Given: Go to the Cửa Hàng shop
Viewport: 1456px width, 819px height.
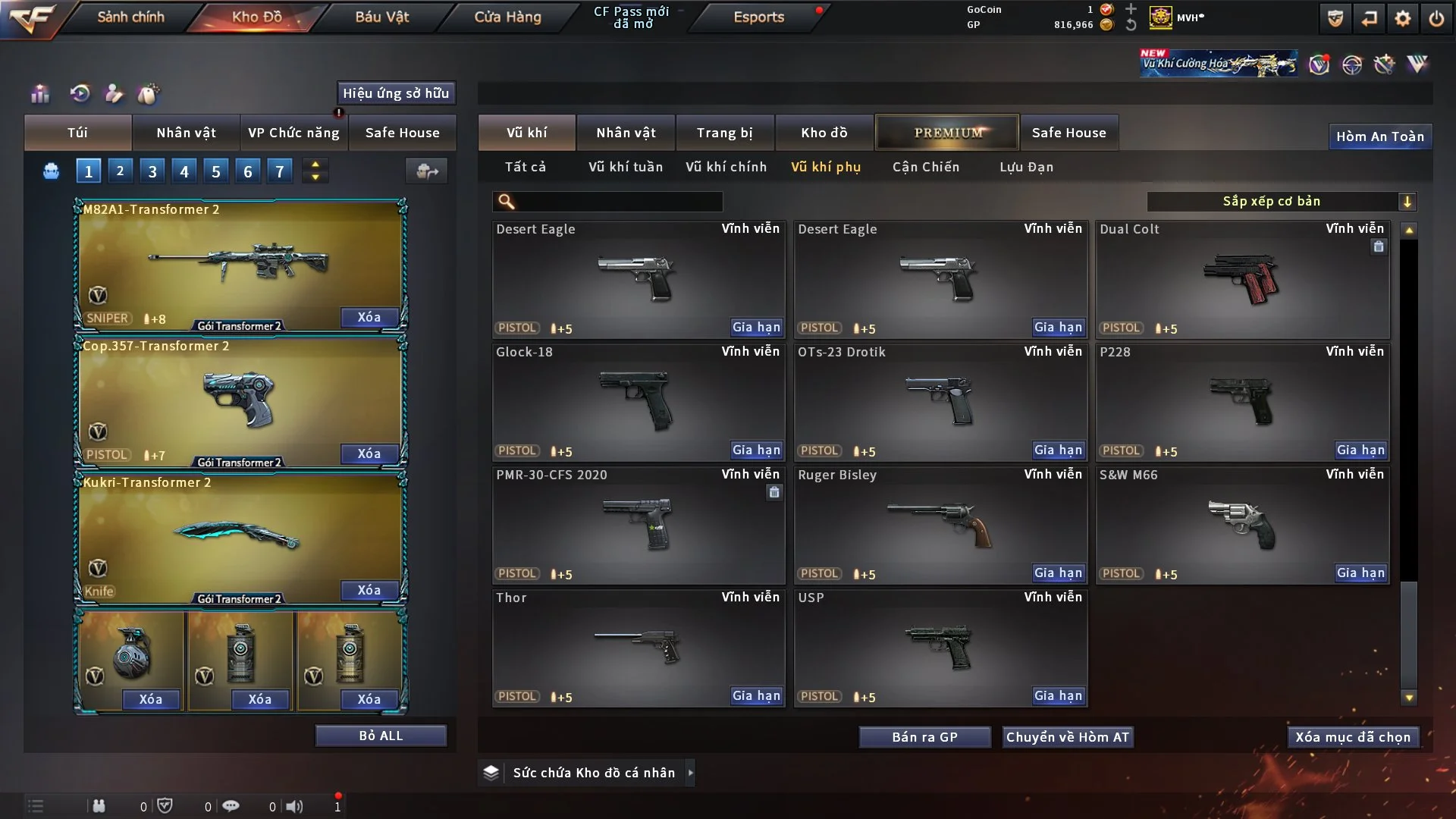Looking at the screenshot, I should click(507, 17).
